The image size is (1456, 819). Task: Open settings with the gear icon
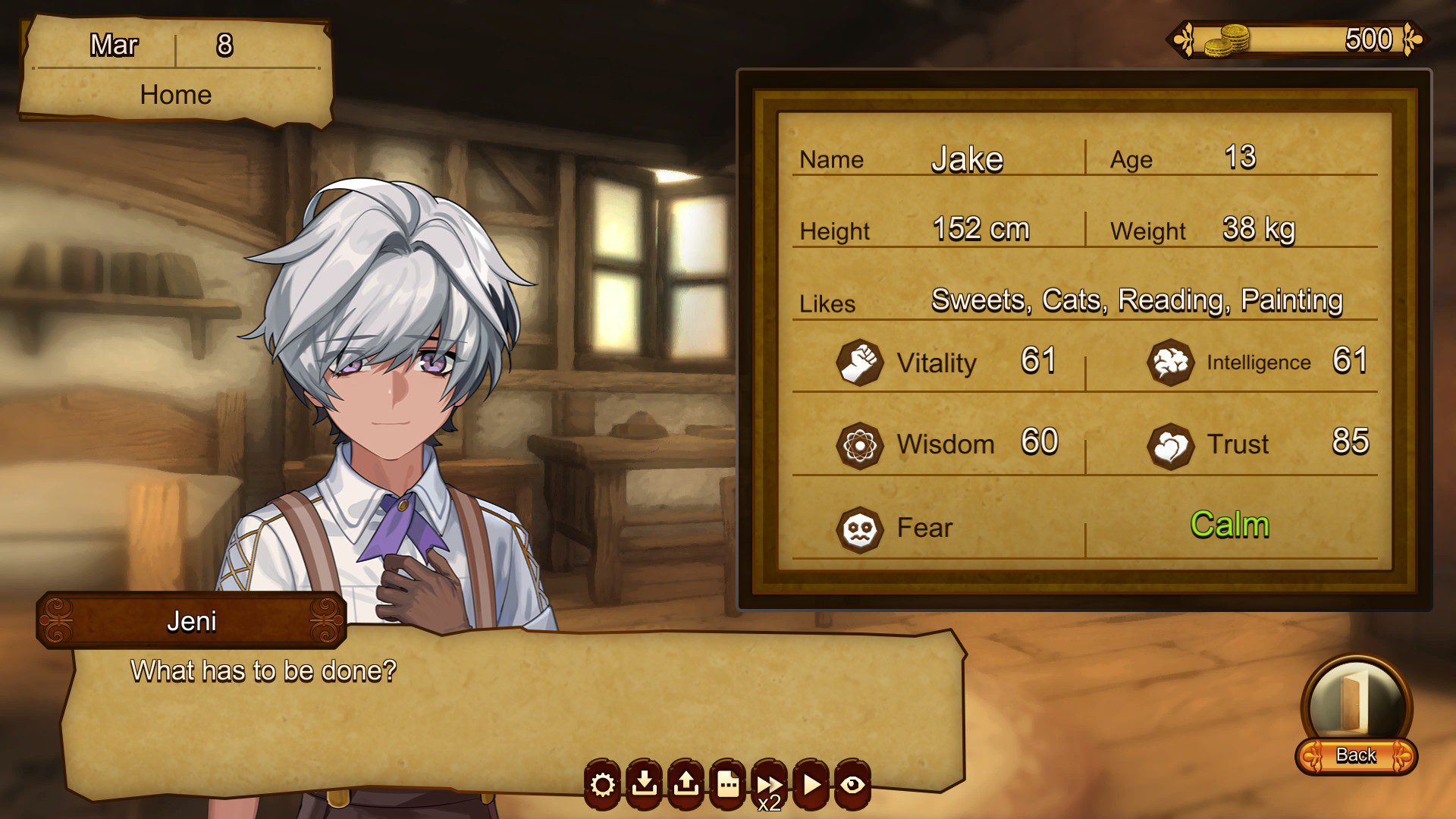tap(603, 784)
